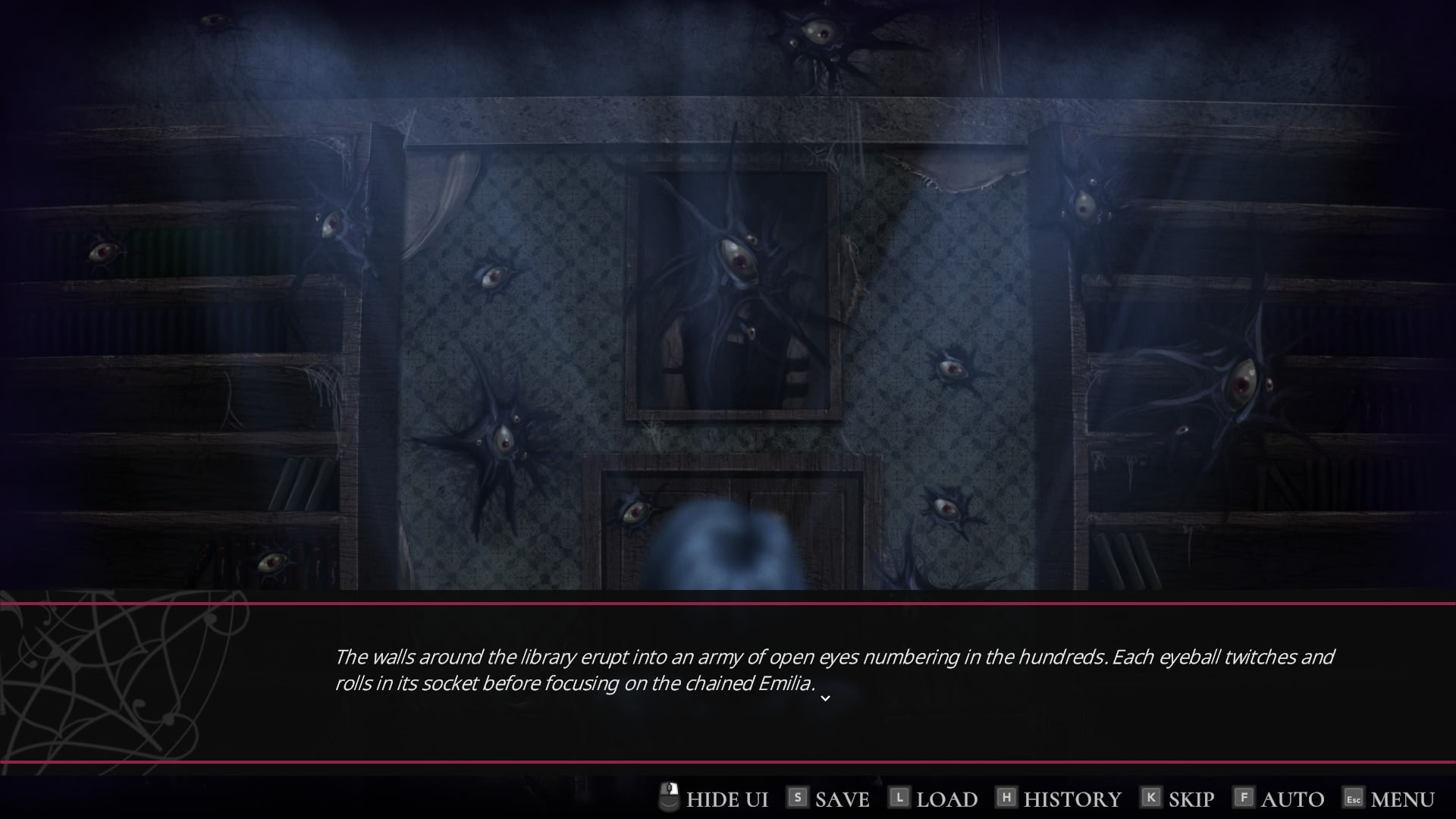Advance dialogue with the continue arrow

[x=825, y=698]
